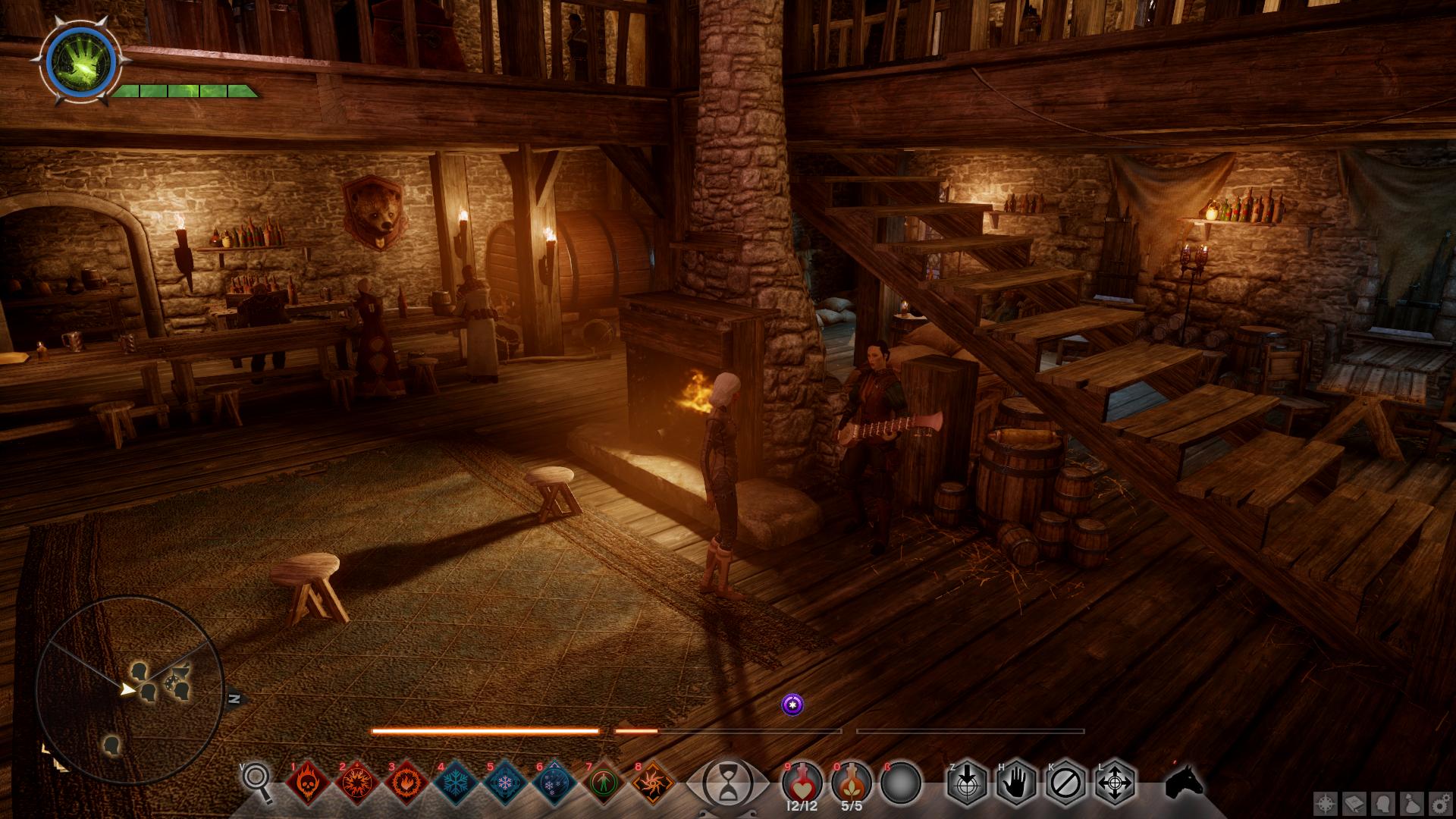Toggle the hourglass tactical camera button
The height and width of the screenshot is (819, 1456).
727,782
